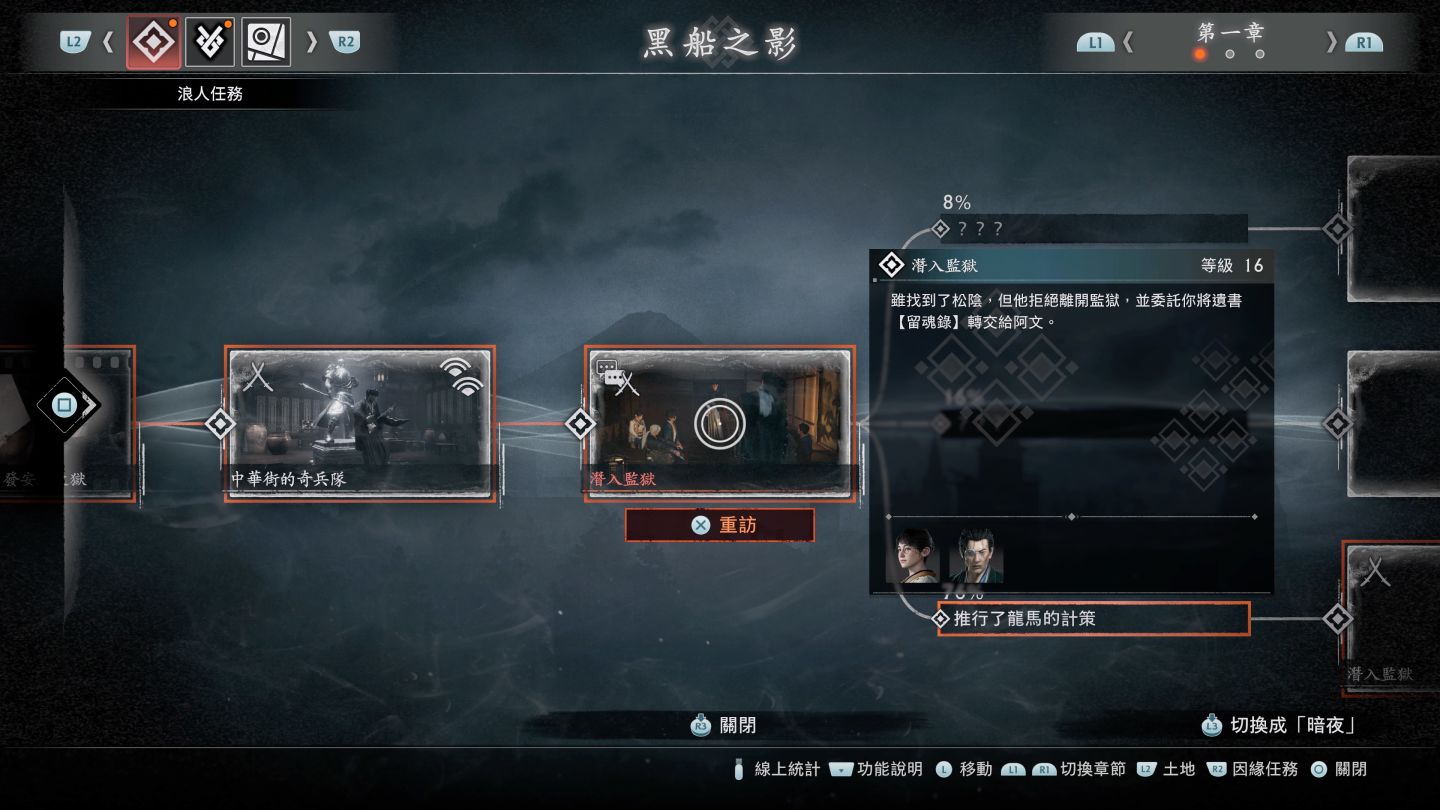Select the 中華街的奇兵隊 mission card
This screenshot has height=810, width=1440.
(360, 423)
